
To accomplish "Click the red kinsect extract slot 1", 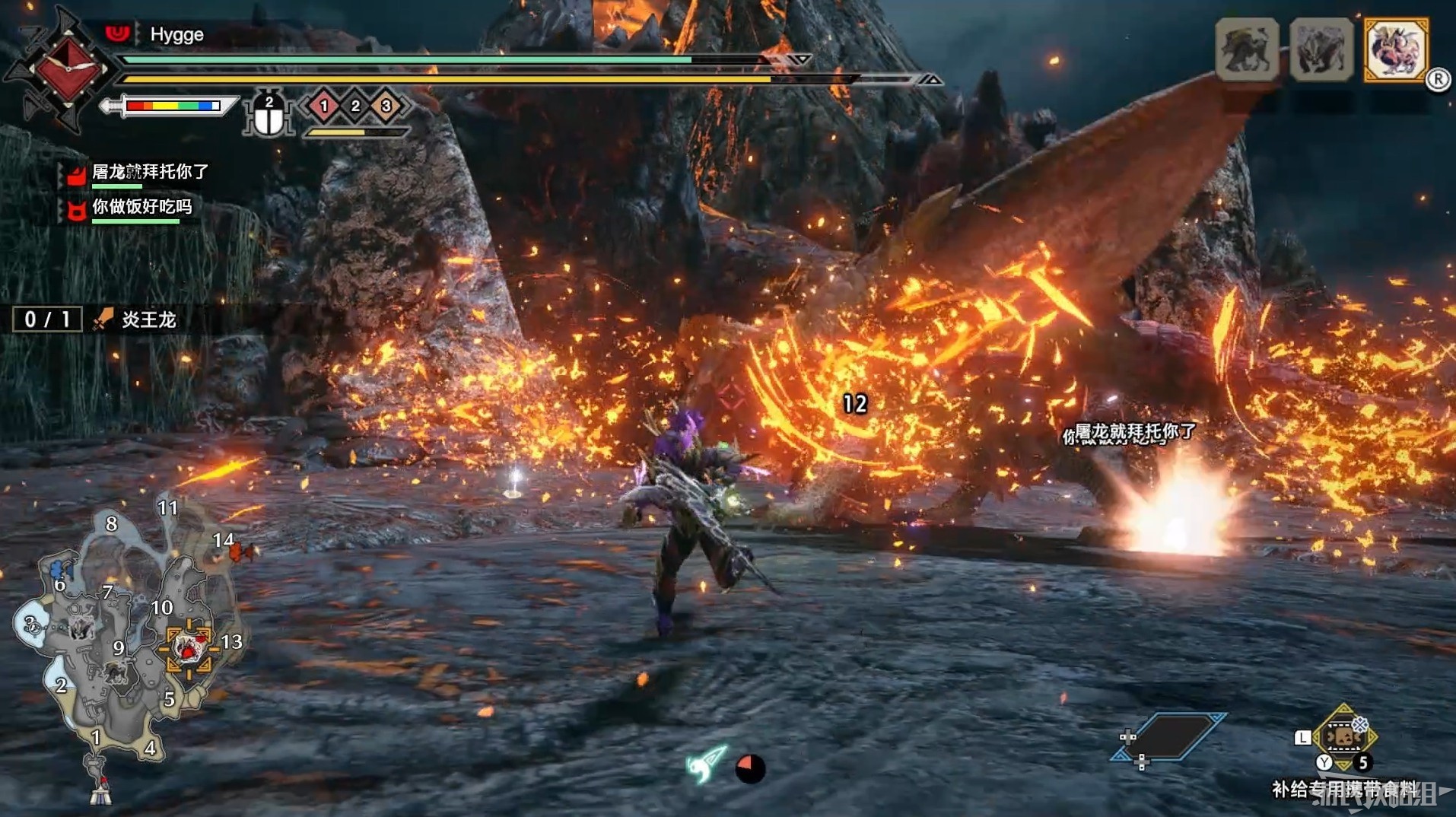I will [x=324, y=106].
